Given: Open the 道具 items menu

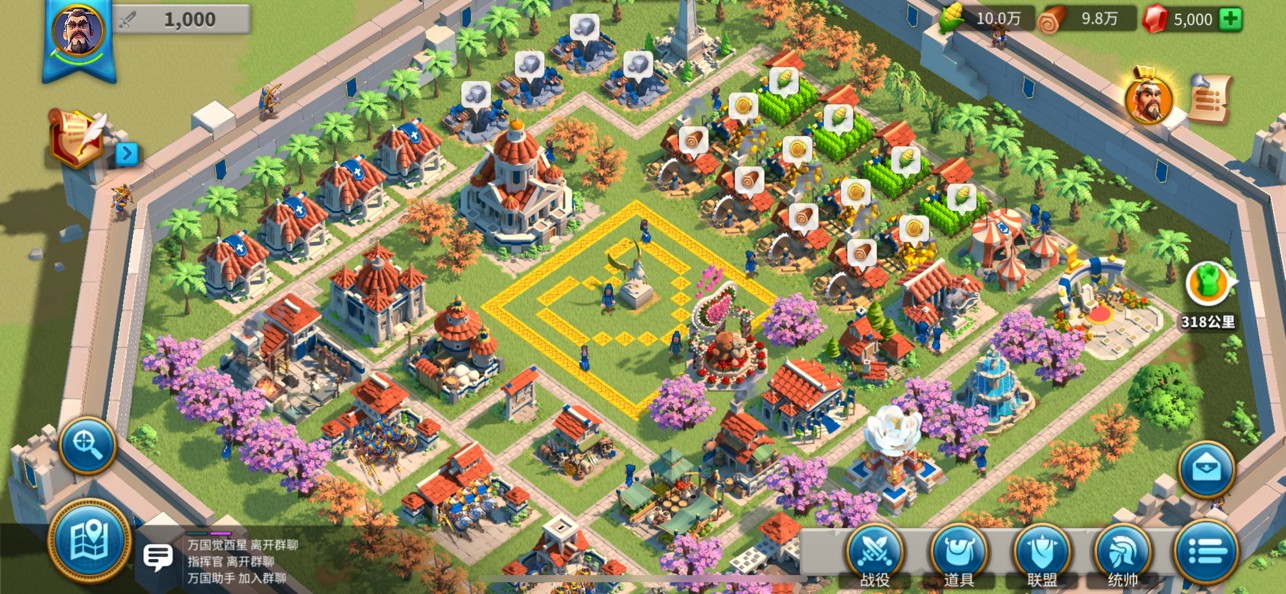Looking at the screenshot, I should (958, 553).
